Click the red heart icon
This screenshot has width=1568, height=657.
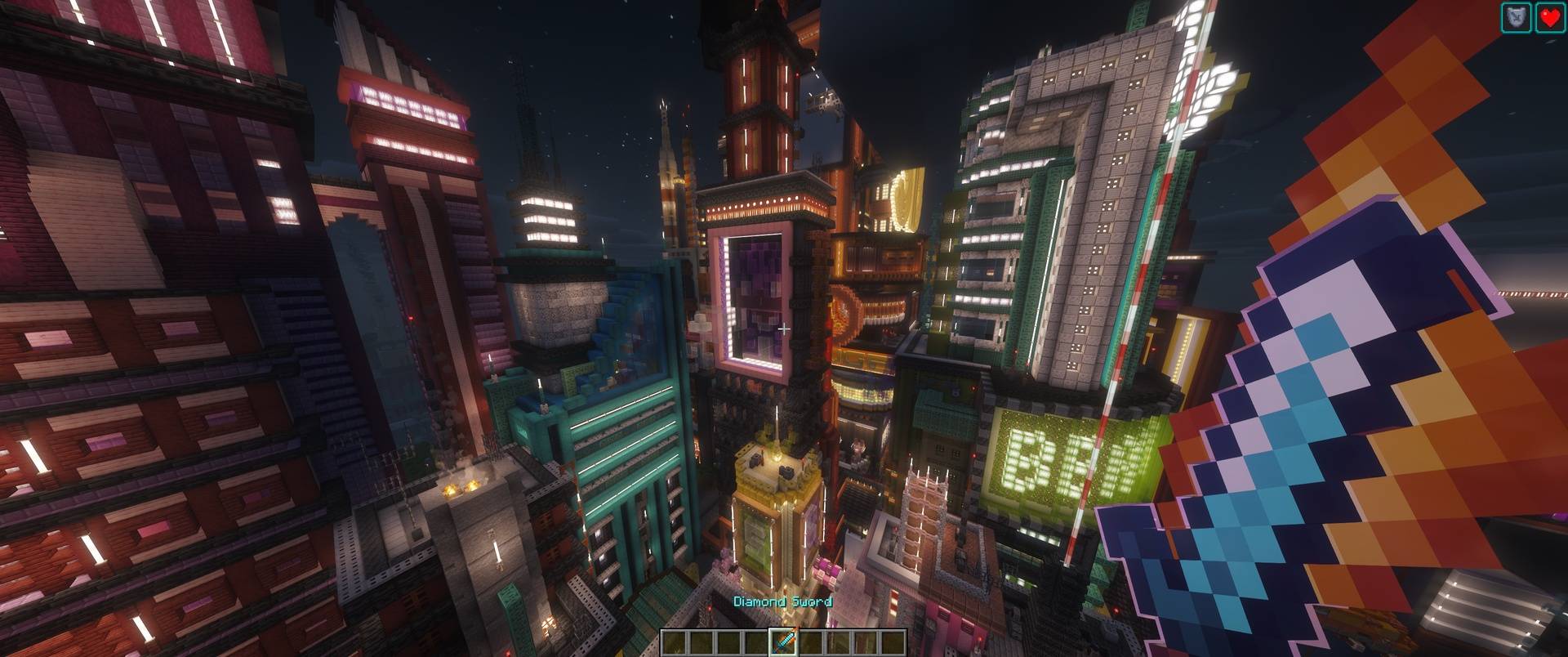pos(1550,17)
